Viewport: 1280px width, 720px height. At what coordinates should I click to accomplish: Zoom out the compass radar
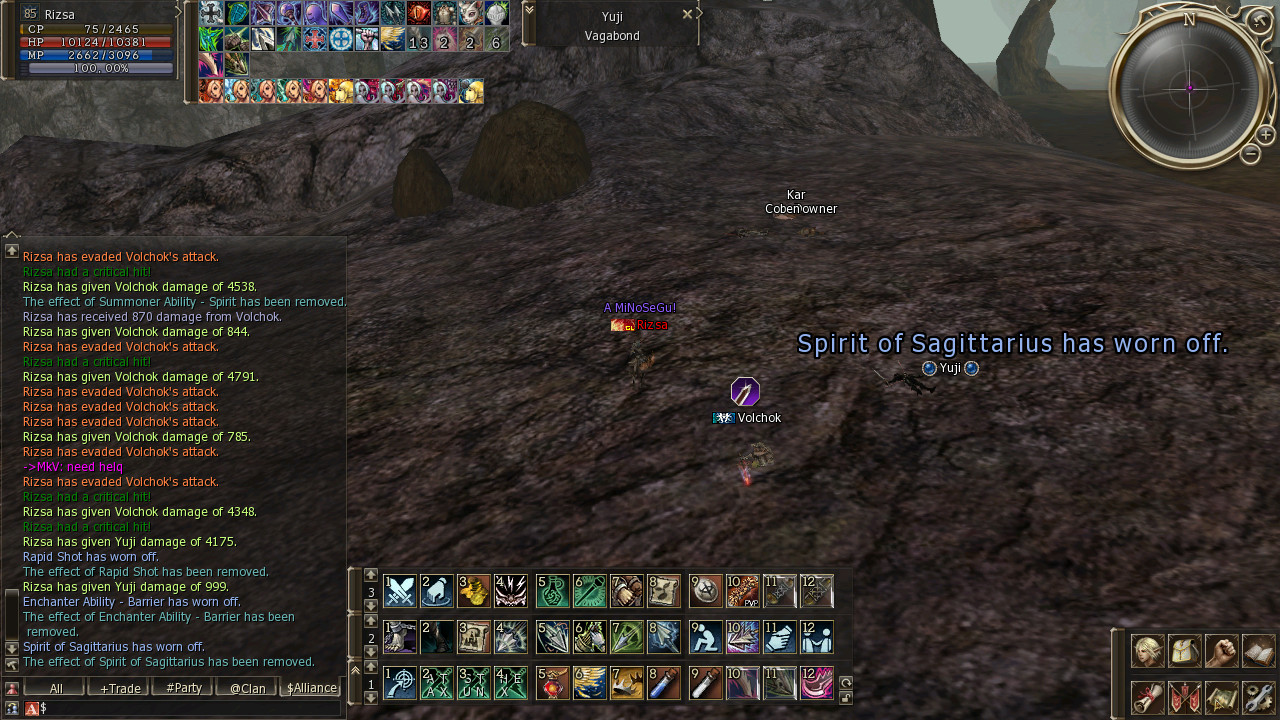[x=1250, y=154]
